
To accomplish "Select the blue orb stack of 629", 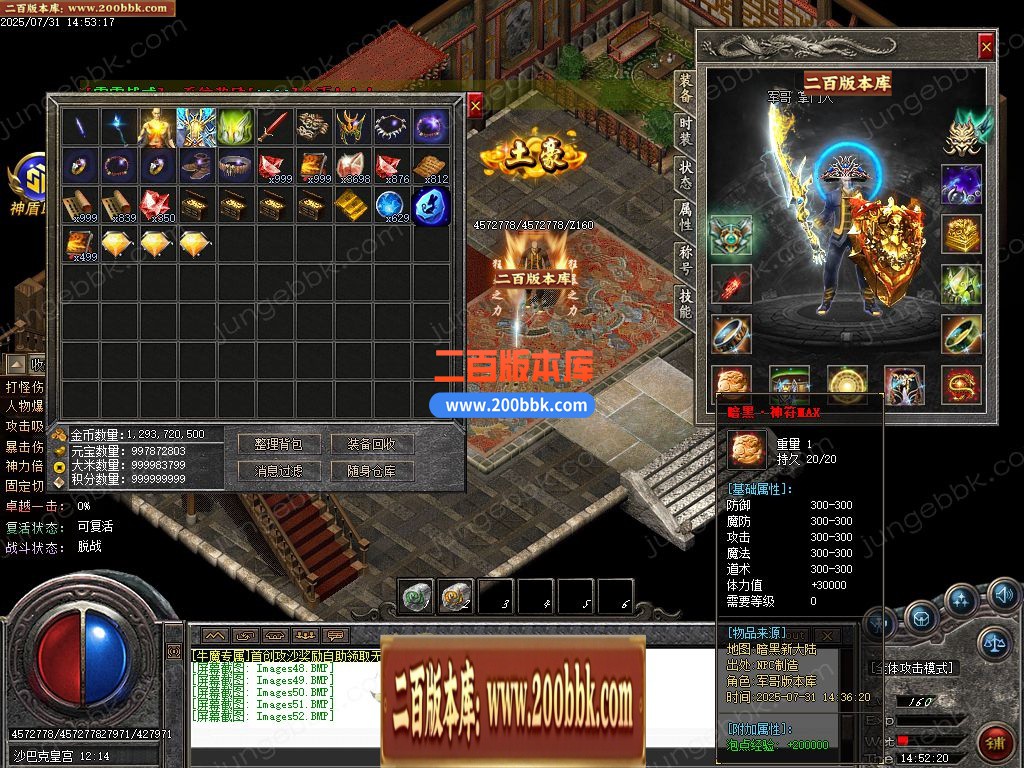I will (390, 205).
